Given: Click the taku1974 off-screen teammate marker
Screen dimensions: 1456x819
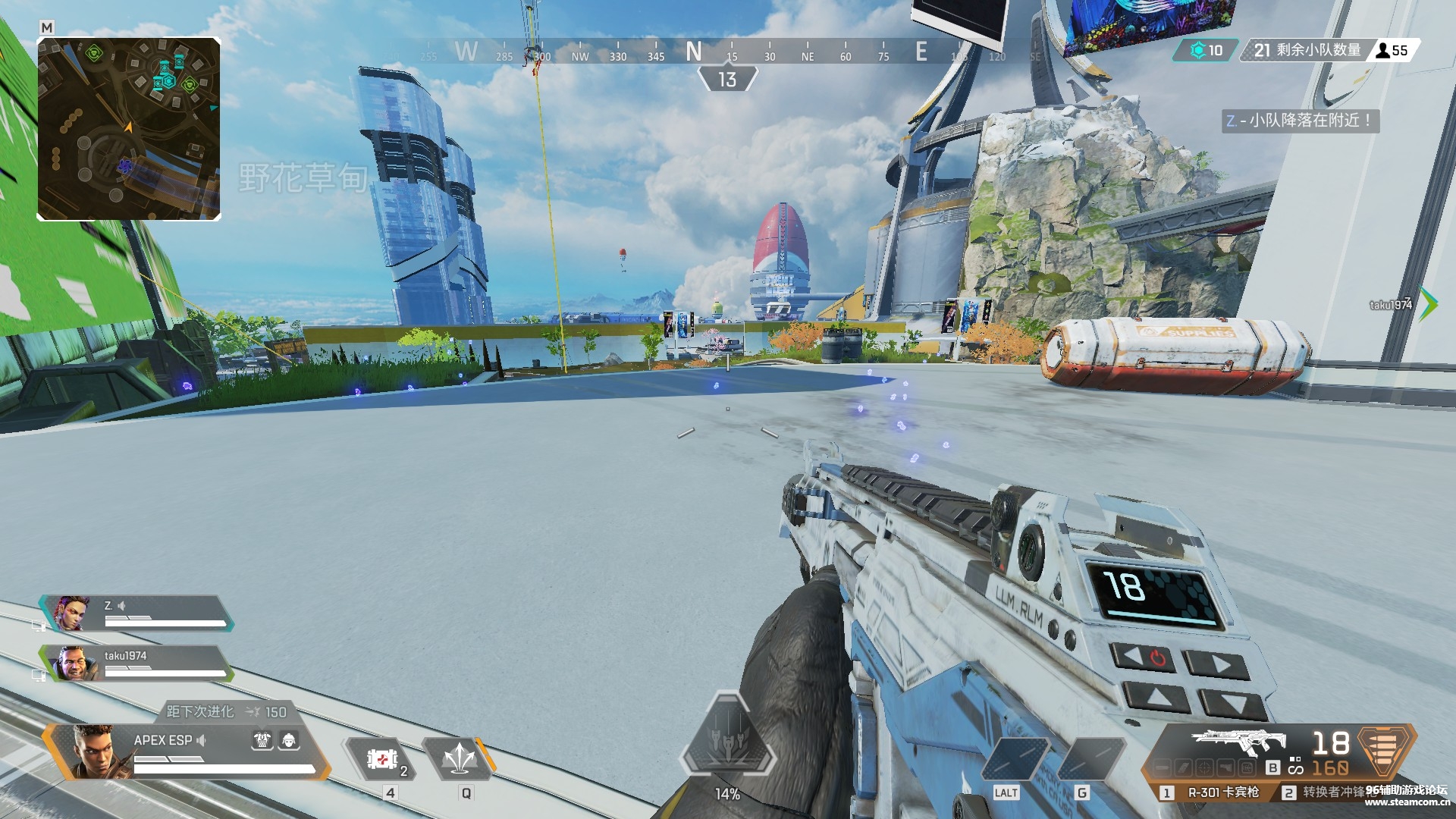Looking at the screenshot, I should tap(1428, 304).
